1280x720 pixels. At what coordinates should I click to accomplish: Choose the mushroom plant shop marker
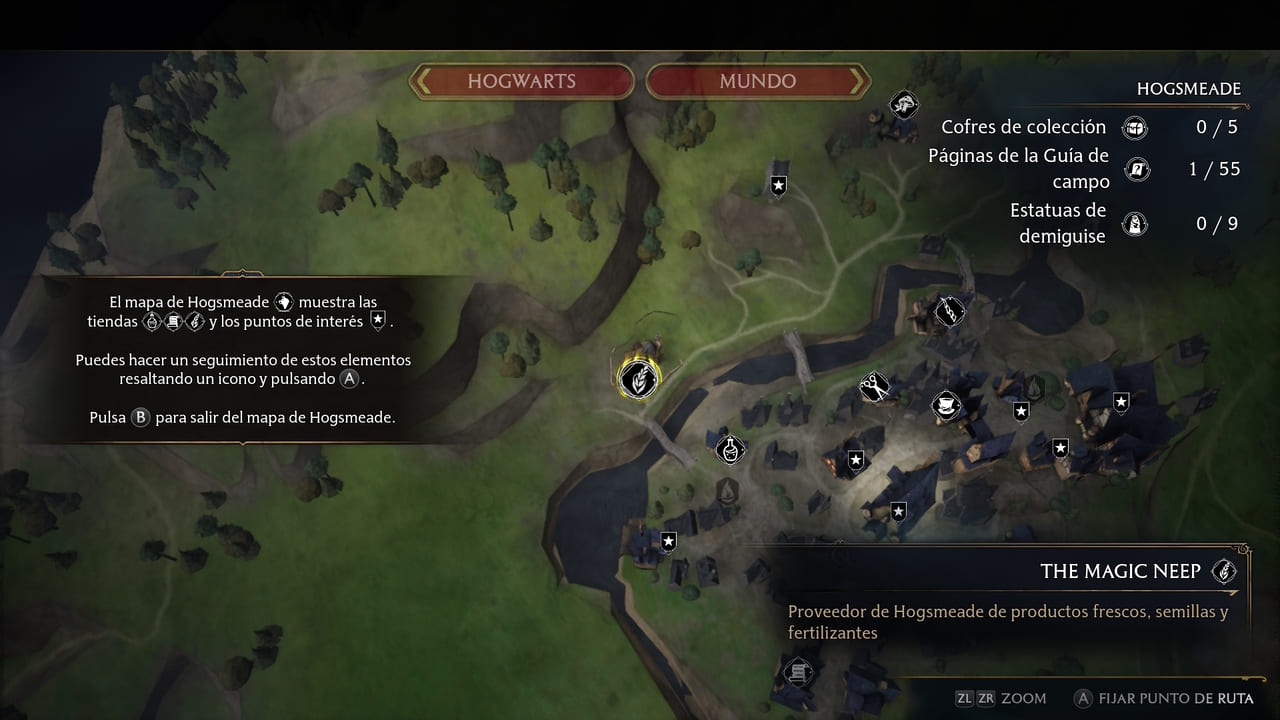[905, 104]
